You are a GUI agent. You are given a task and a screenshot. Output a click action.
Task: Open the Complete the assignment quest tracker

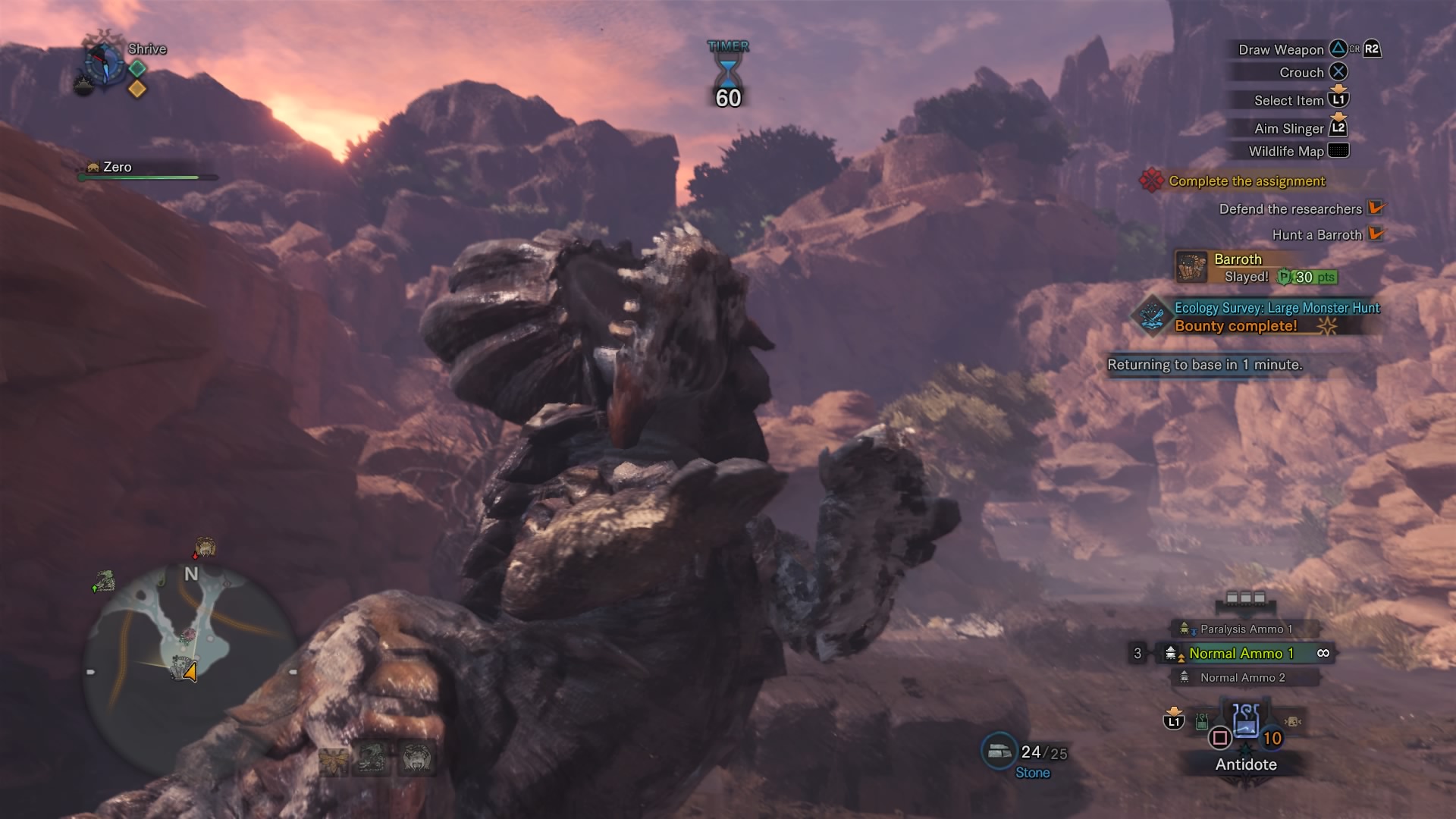[1246, 181]
